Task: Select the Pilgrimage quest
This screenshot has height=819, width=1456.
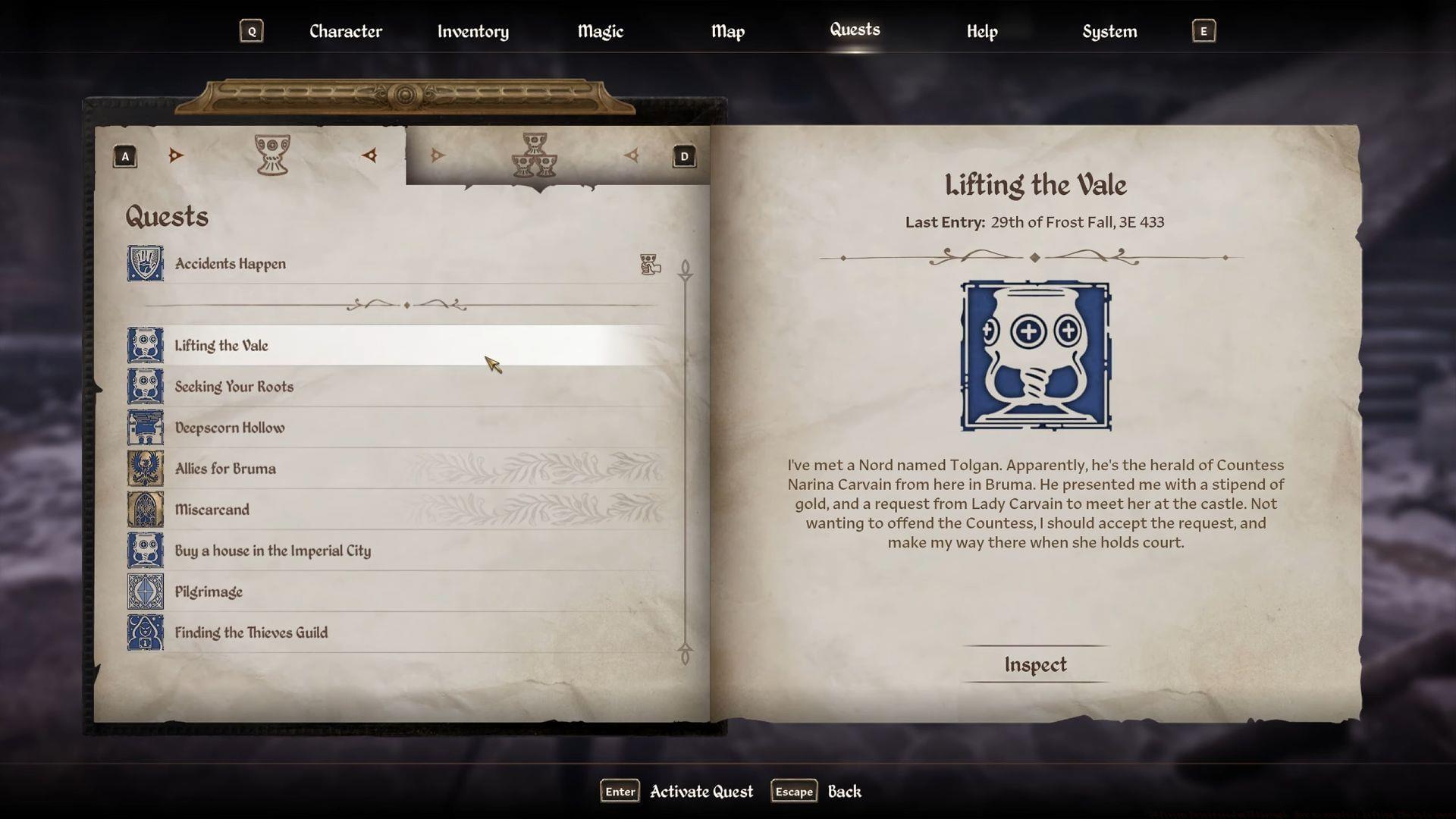Action: click(209, 591)
